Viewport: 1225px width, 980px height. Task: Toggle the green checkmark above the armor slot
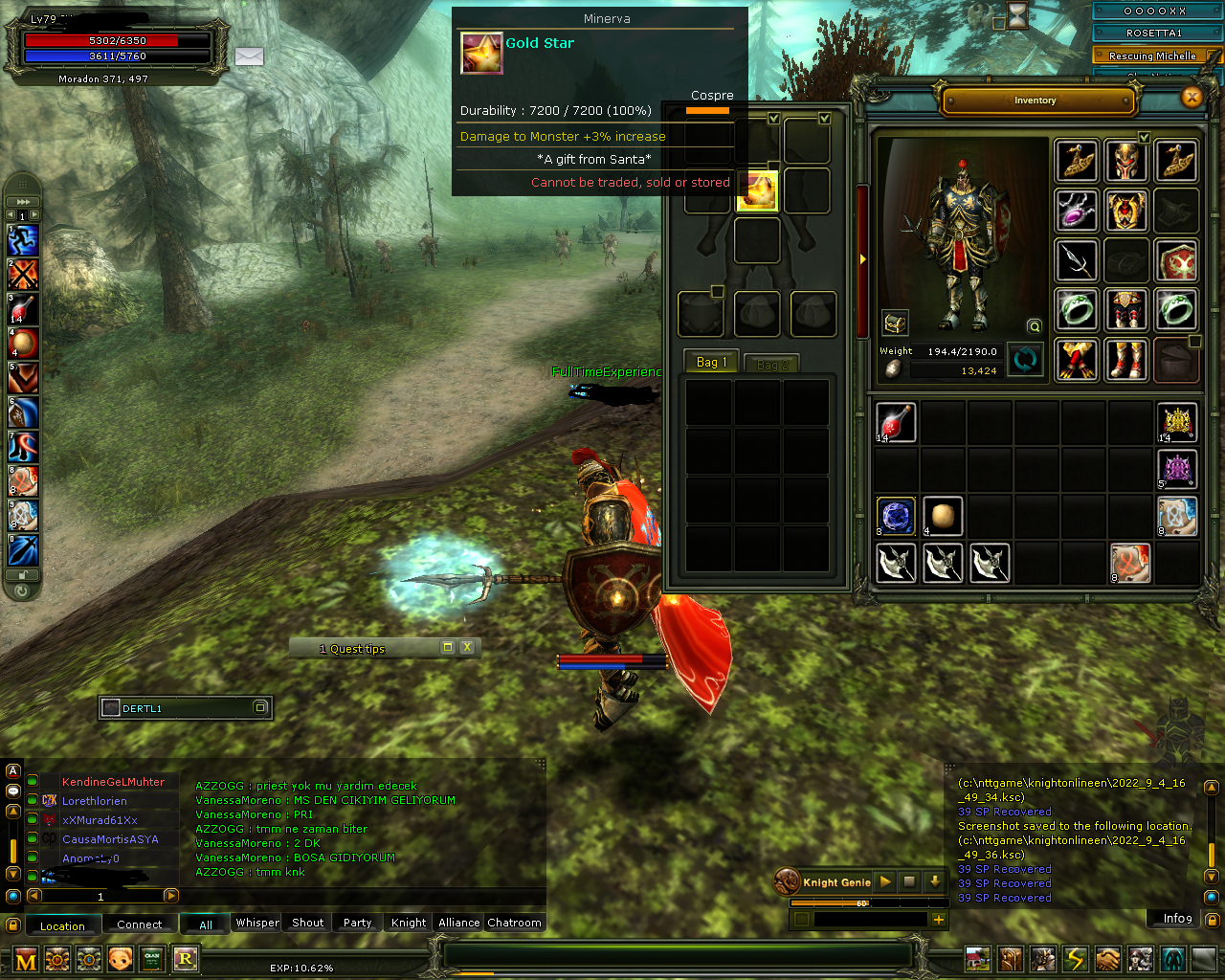click(773, 117)
